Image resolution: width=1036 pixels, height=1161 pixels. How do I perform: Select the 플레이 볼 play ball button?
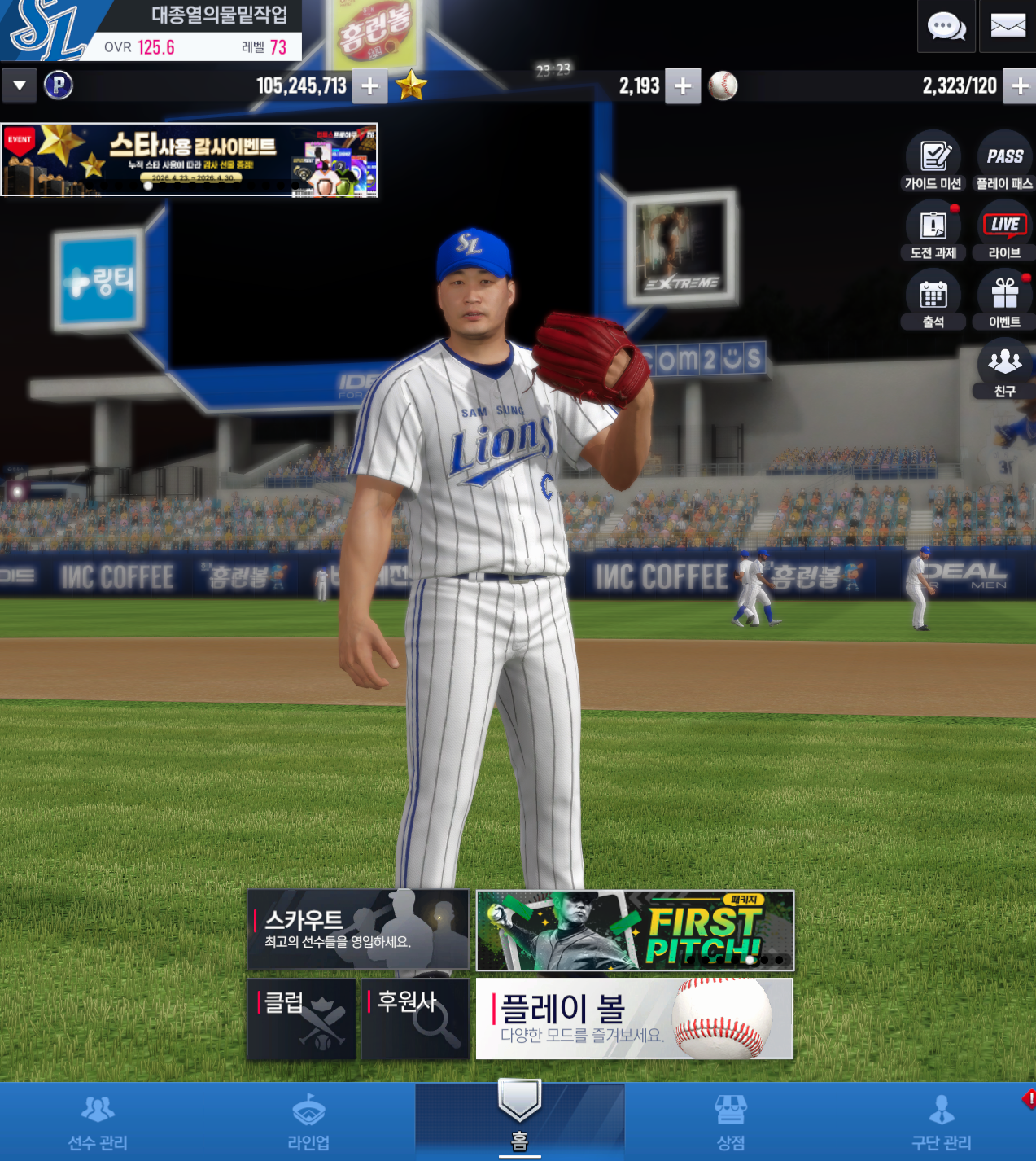[x=635, y=1019]
